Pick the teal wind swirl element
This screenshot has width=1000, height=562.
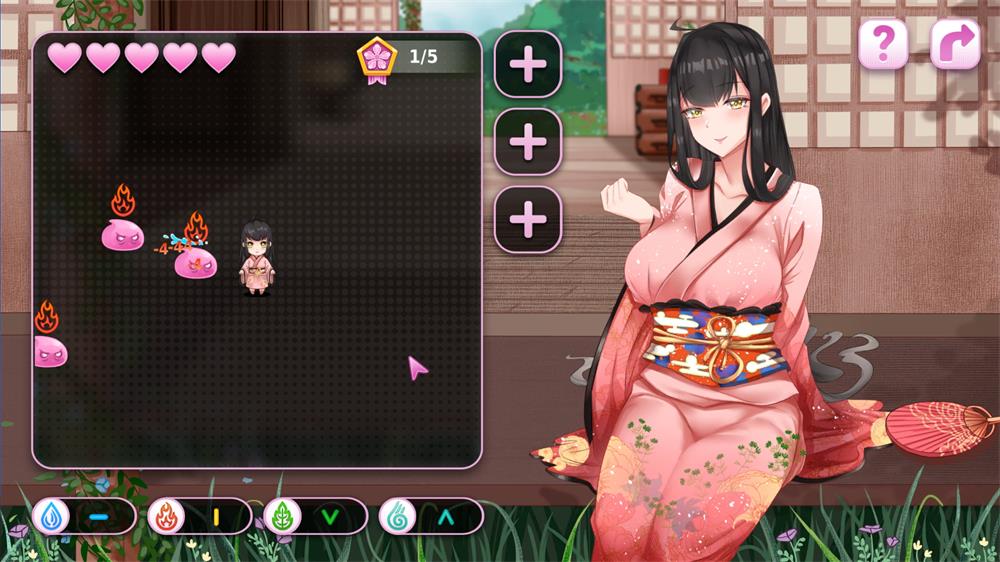[397, 516]
